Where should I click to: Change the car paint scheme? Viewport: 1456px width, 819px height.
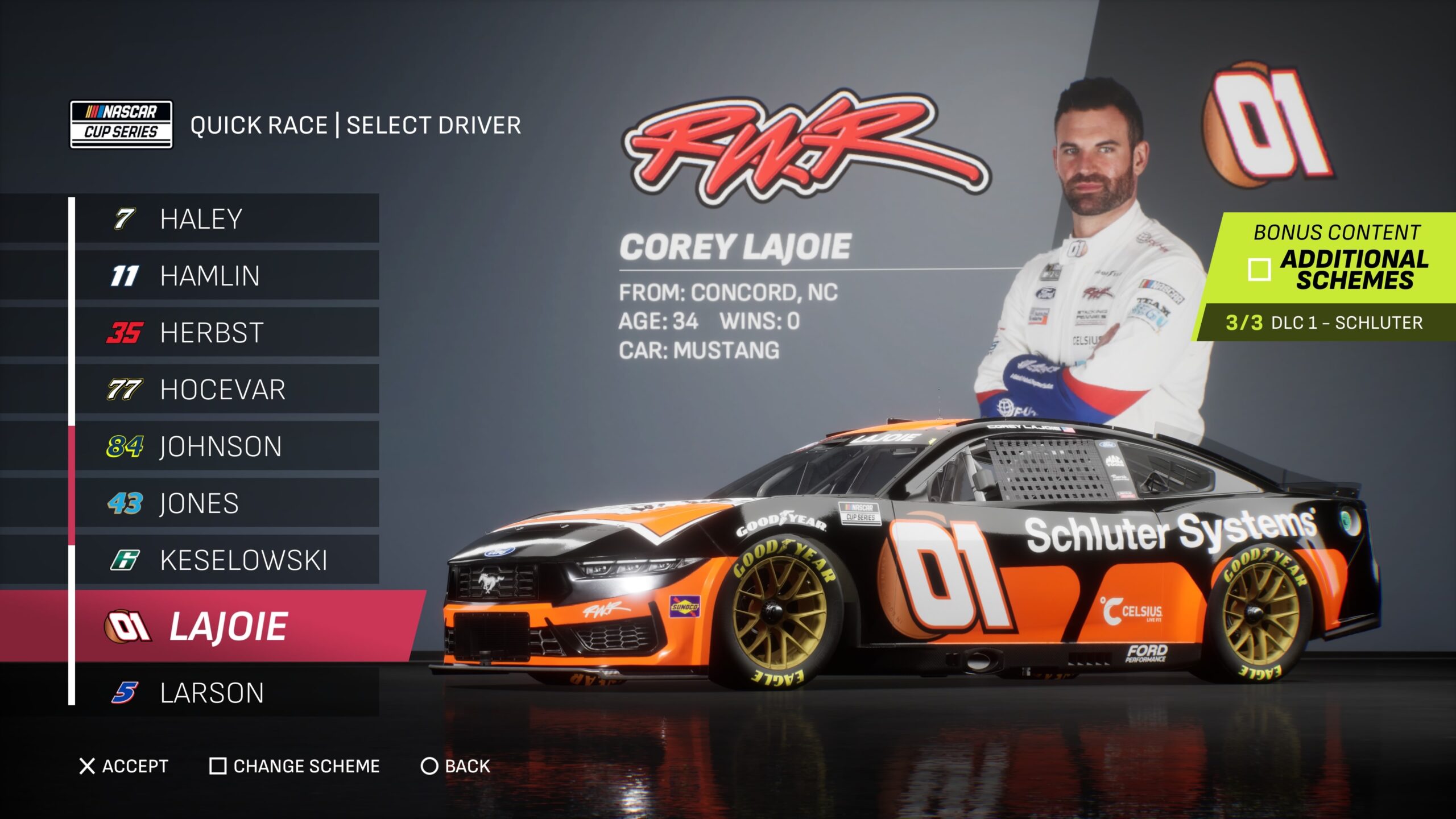[295, 766]
